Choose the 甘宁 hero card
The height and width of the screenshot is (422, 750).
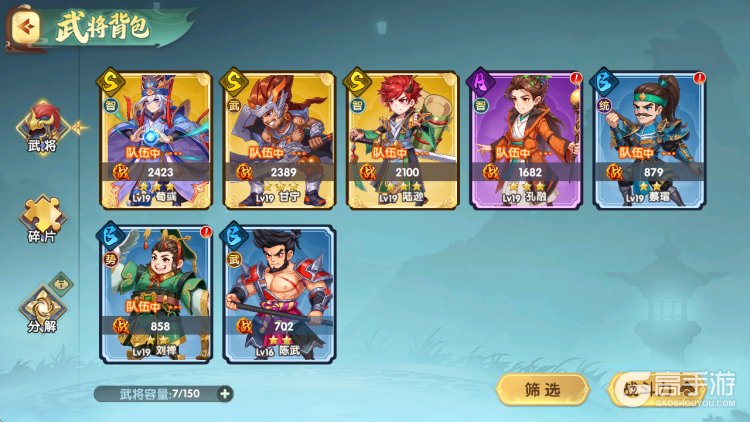pos(278,139)
